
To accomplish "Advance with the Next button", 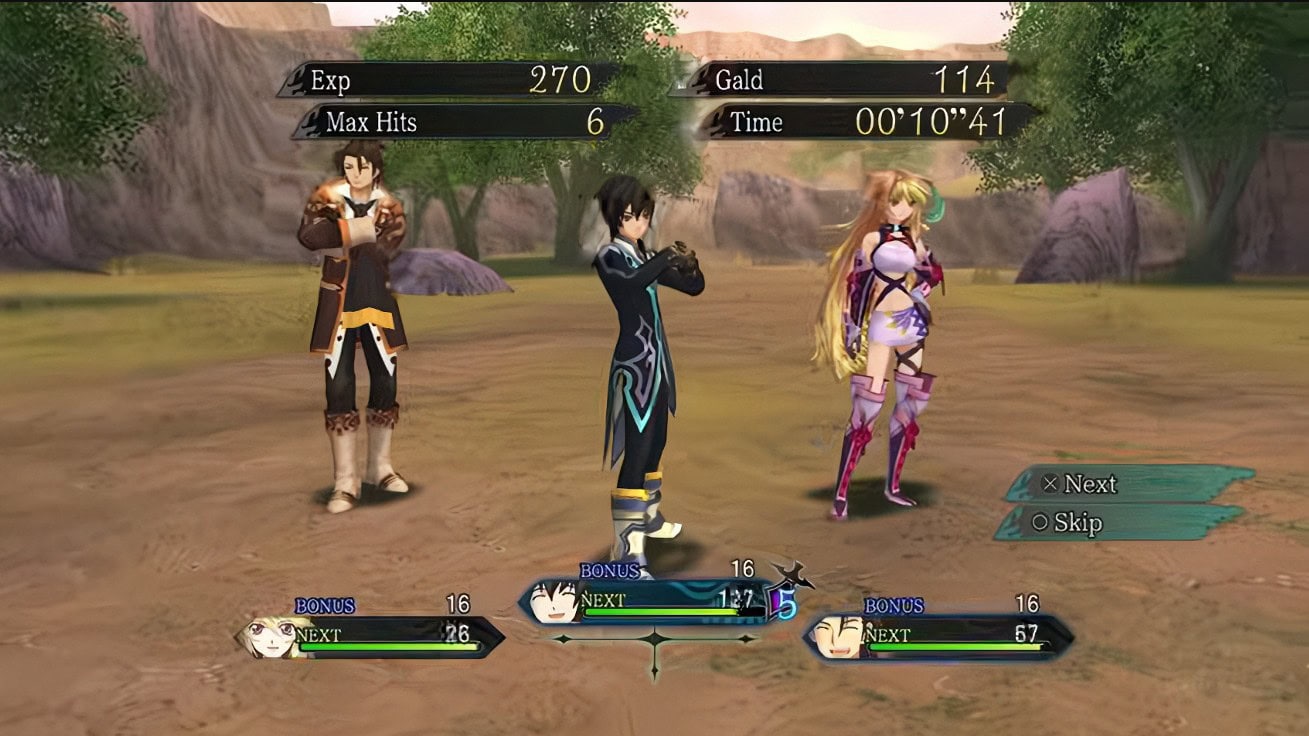I will (1128, 484).
